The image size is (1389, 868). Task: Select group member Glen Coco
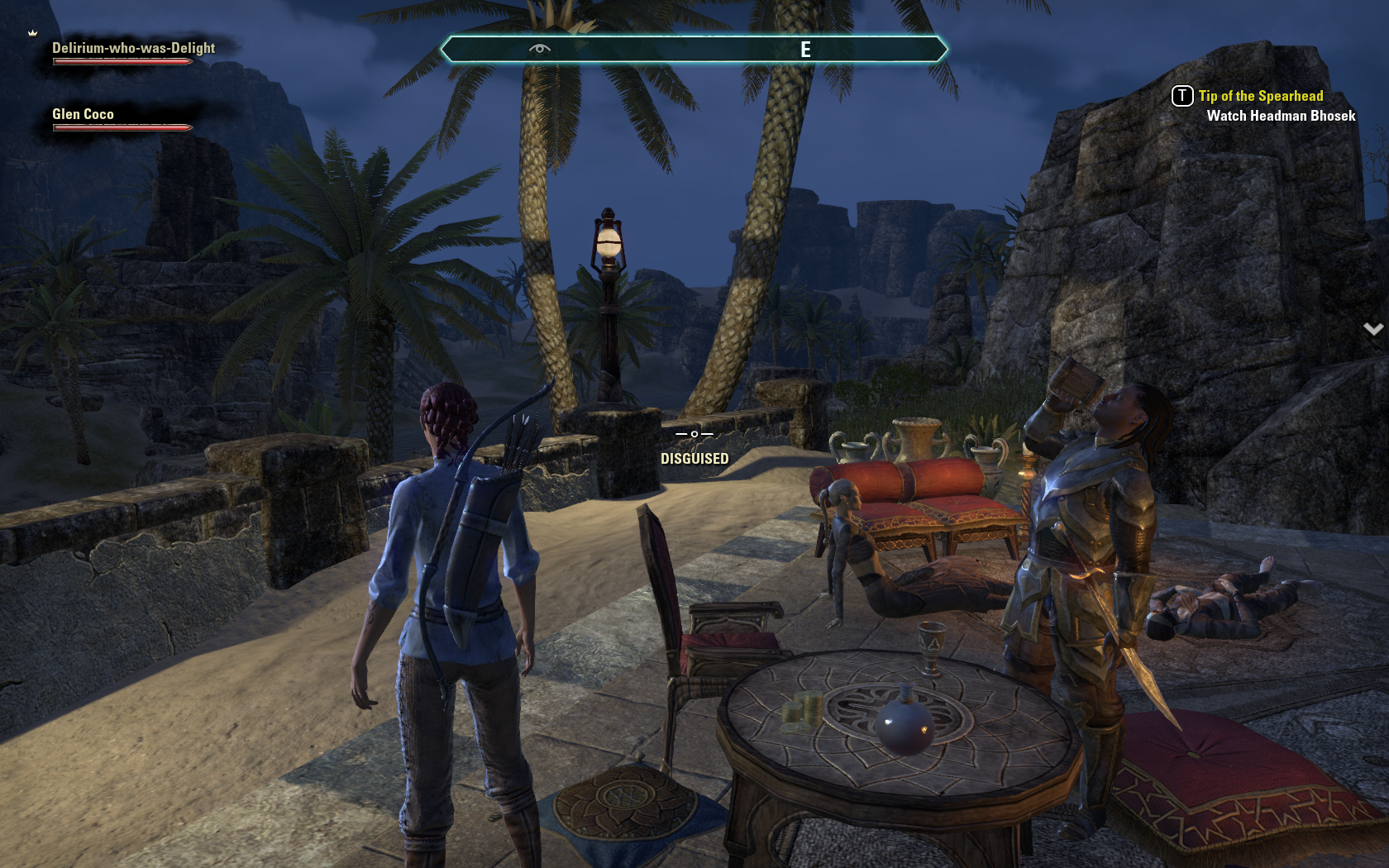(x=83, y=115)
